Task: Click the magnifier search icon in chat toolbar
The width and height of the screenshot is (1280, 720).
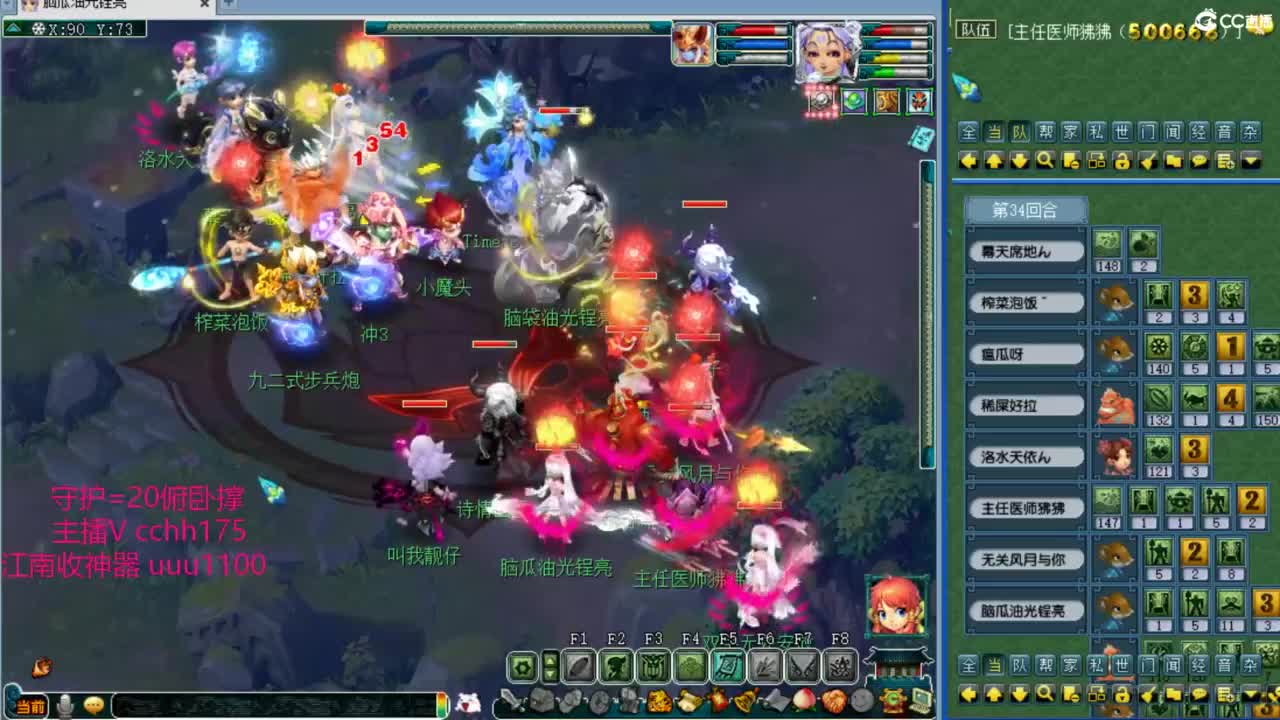Action: click(x=1044, y=159)
